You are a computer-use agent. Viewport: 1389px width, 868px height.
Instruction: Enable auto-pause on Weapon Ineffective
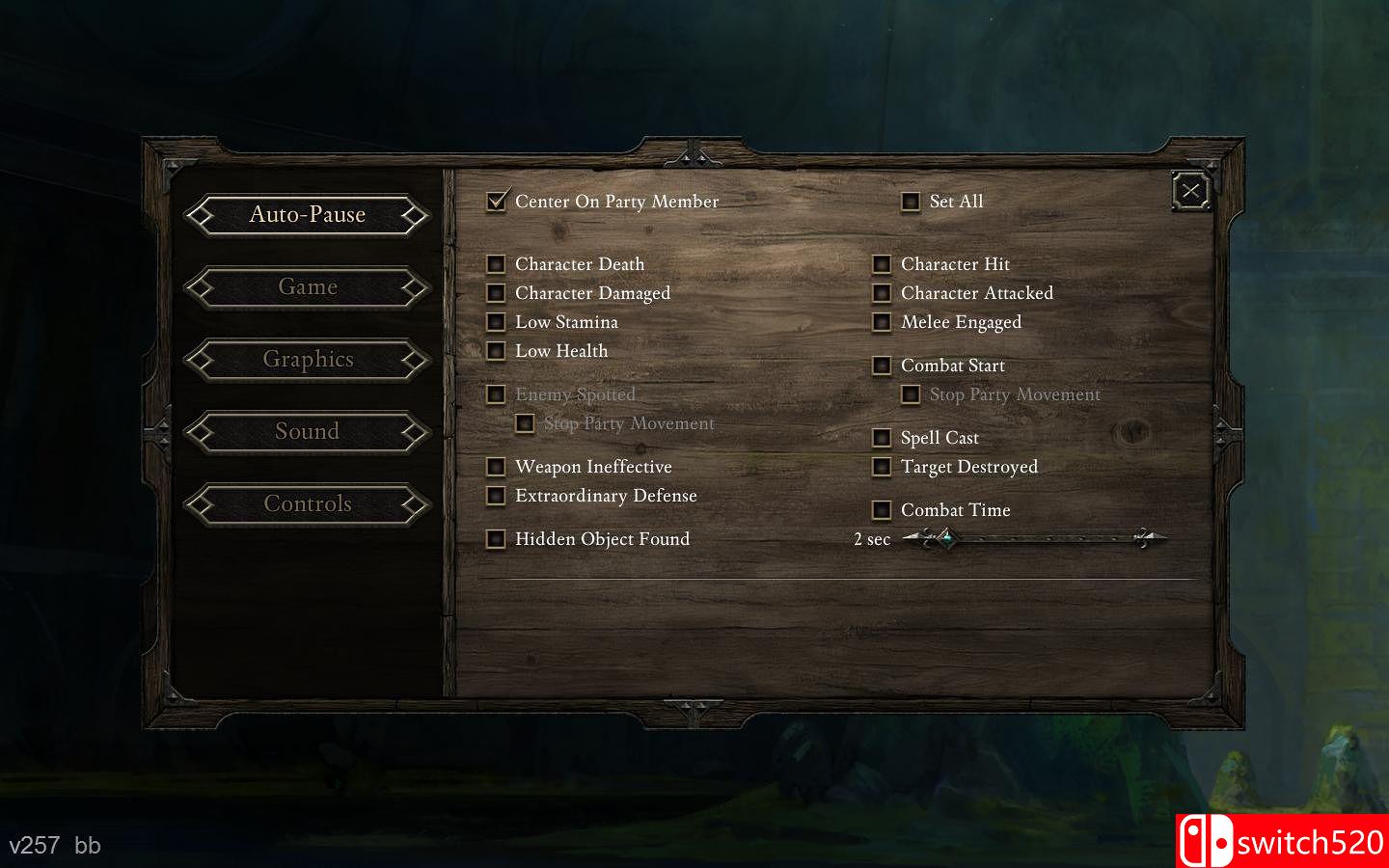pyautogui.click(x=497, y=467)
